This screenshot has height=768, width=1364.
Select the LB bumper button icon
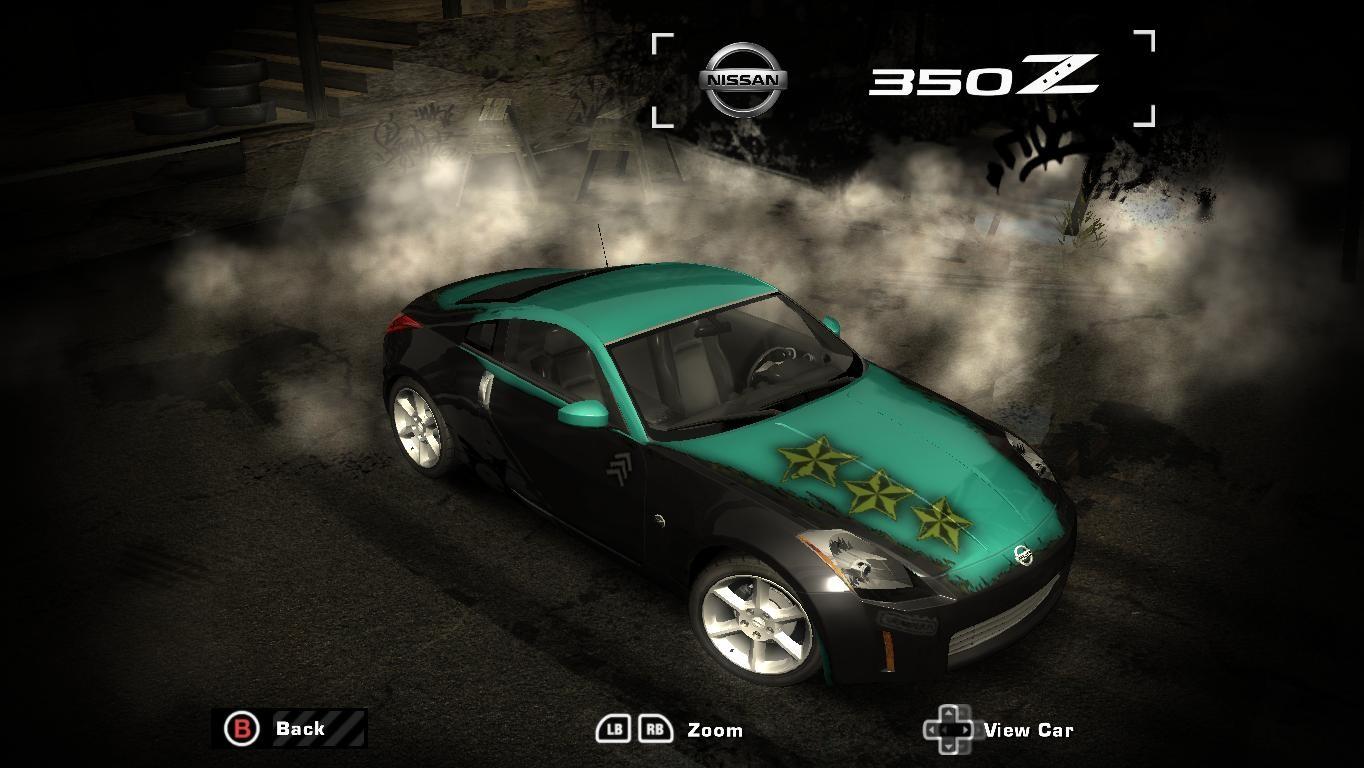(x=616, y=729)
